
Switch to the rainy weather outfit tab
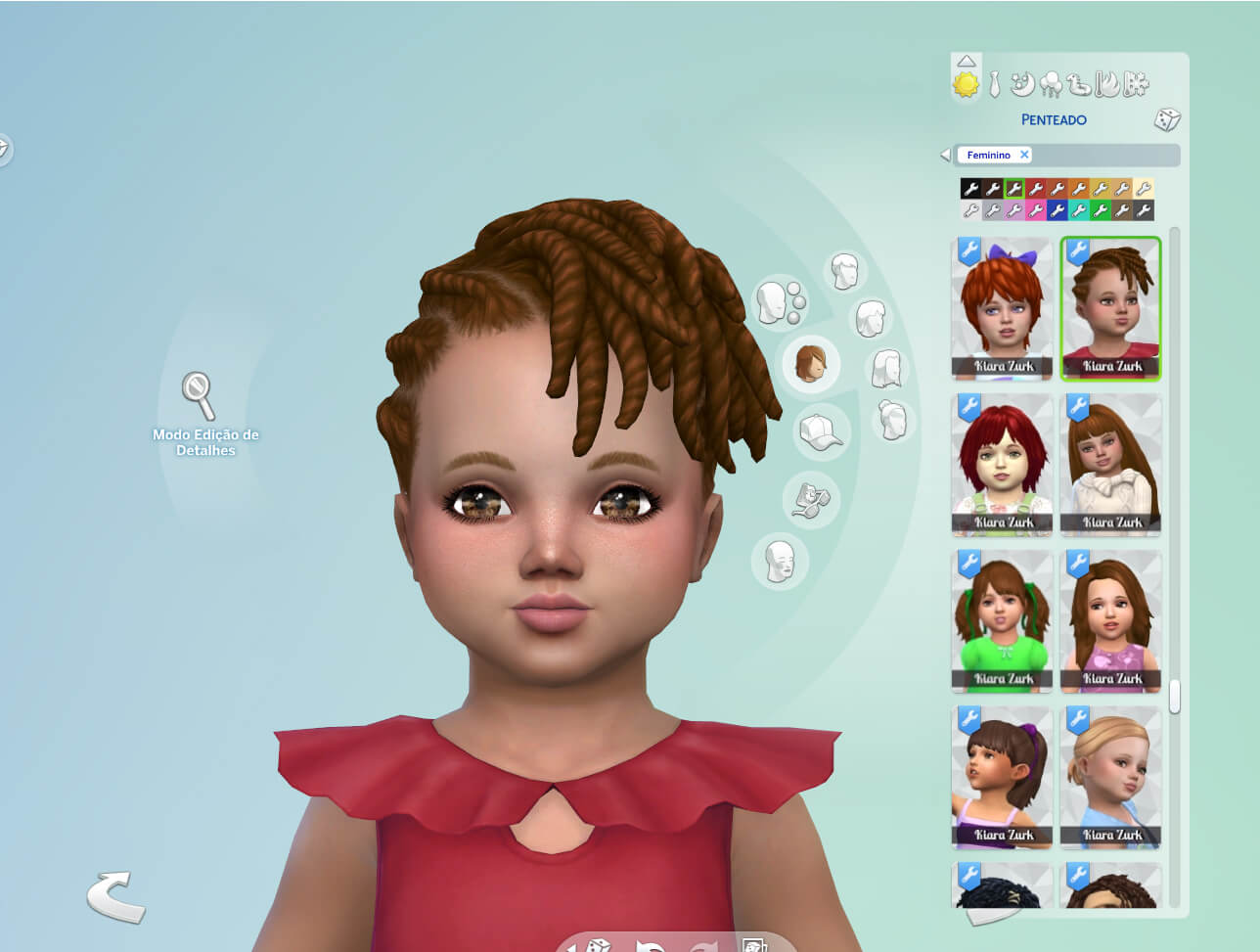(1049, 86)
